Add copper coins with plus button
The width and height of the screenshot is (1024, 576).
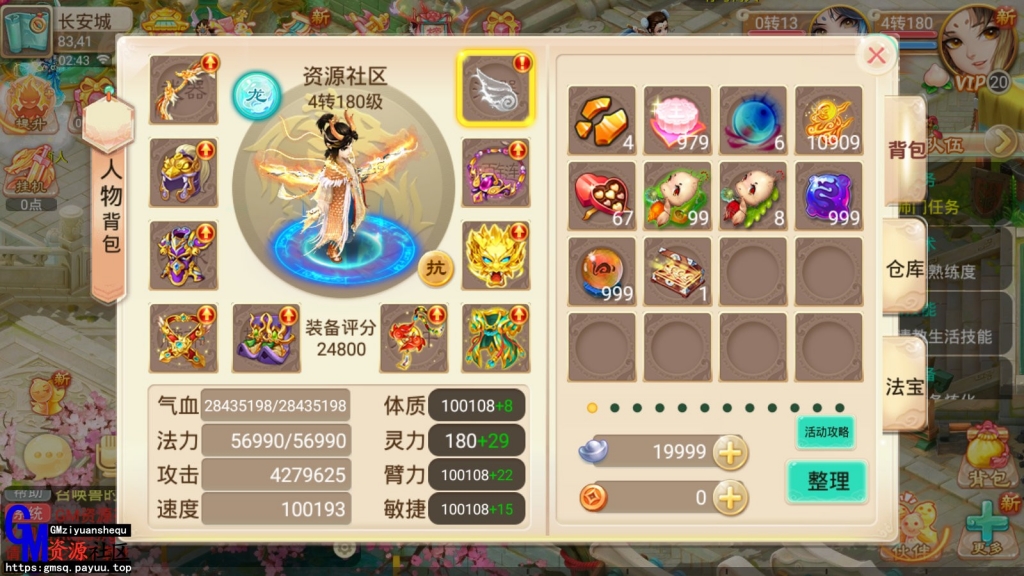pyautogui.click(x=730, y=496)
